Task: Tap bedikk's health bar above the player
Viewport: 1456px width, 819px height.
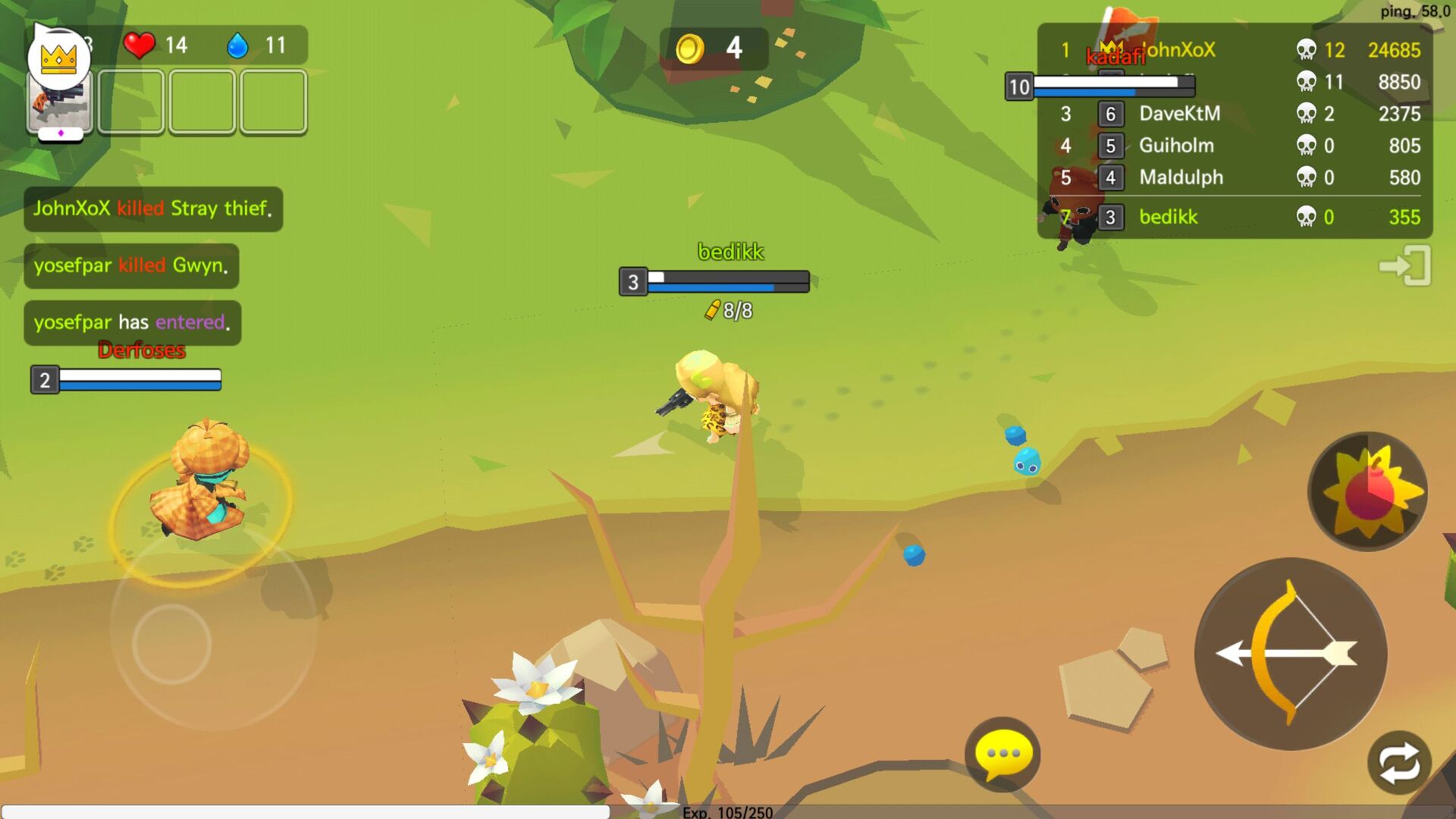Action: [x=713, y=281]
